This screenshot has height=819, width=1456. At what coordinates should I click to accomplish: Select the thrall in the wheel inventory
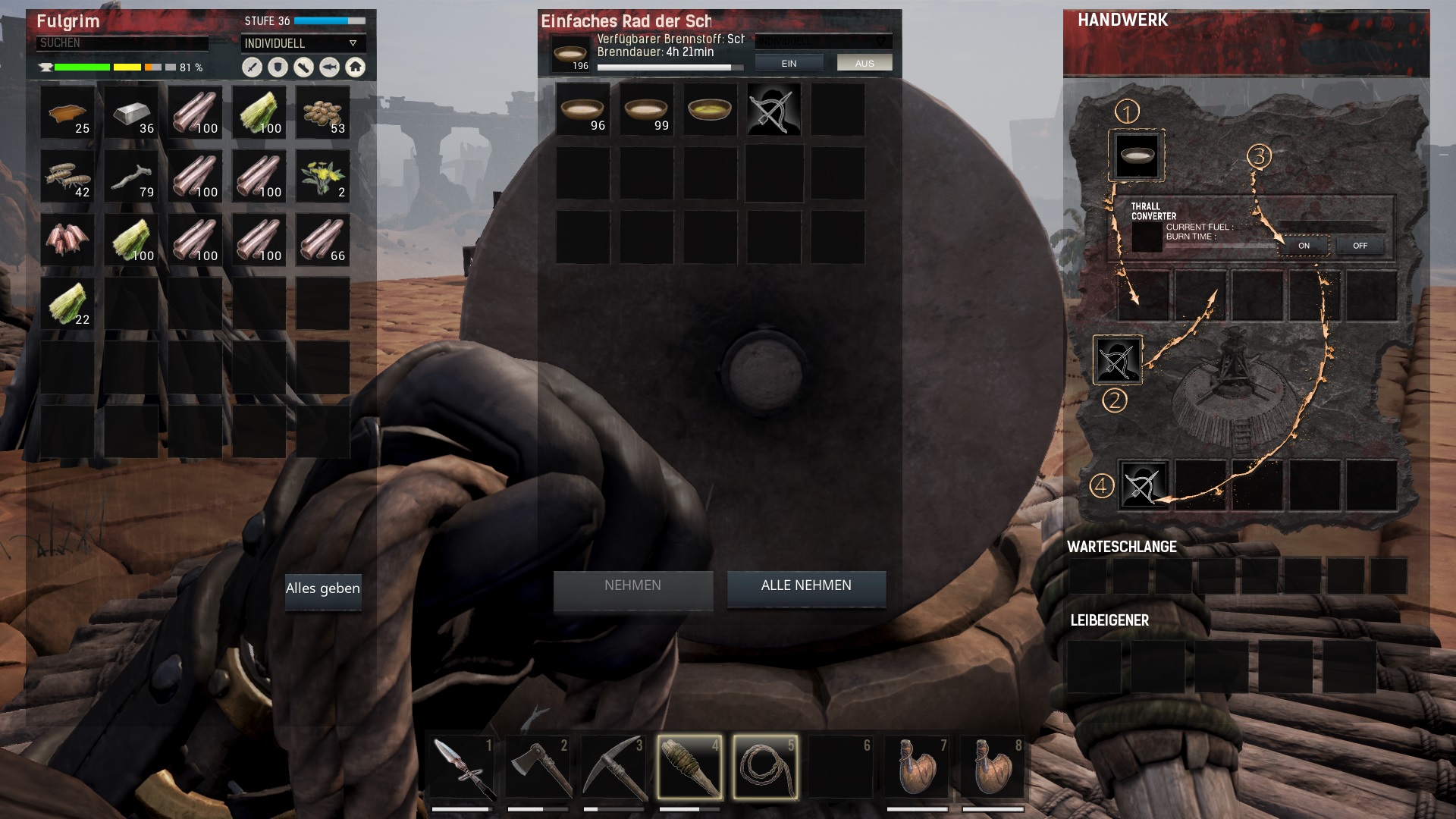tap(773, 110)
